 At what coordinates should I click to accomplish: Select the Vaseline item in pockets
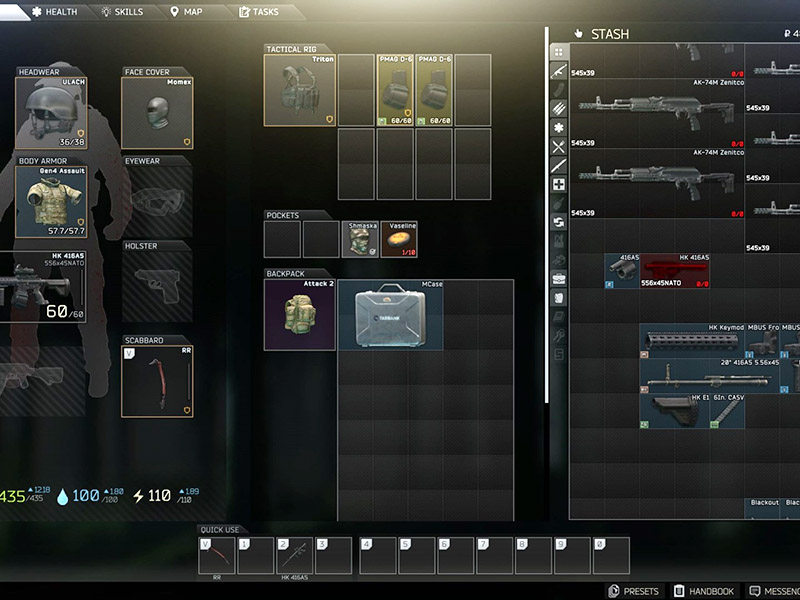[398, 239]
